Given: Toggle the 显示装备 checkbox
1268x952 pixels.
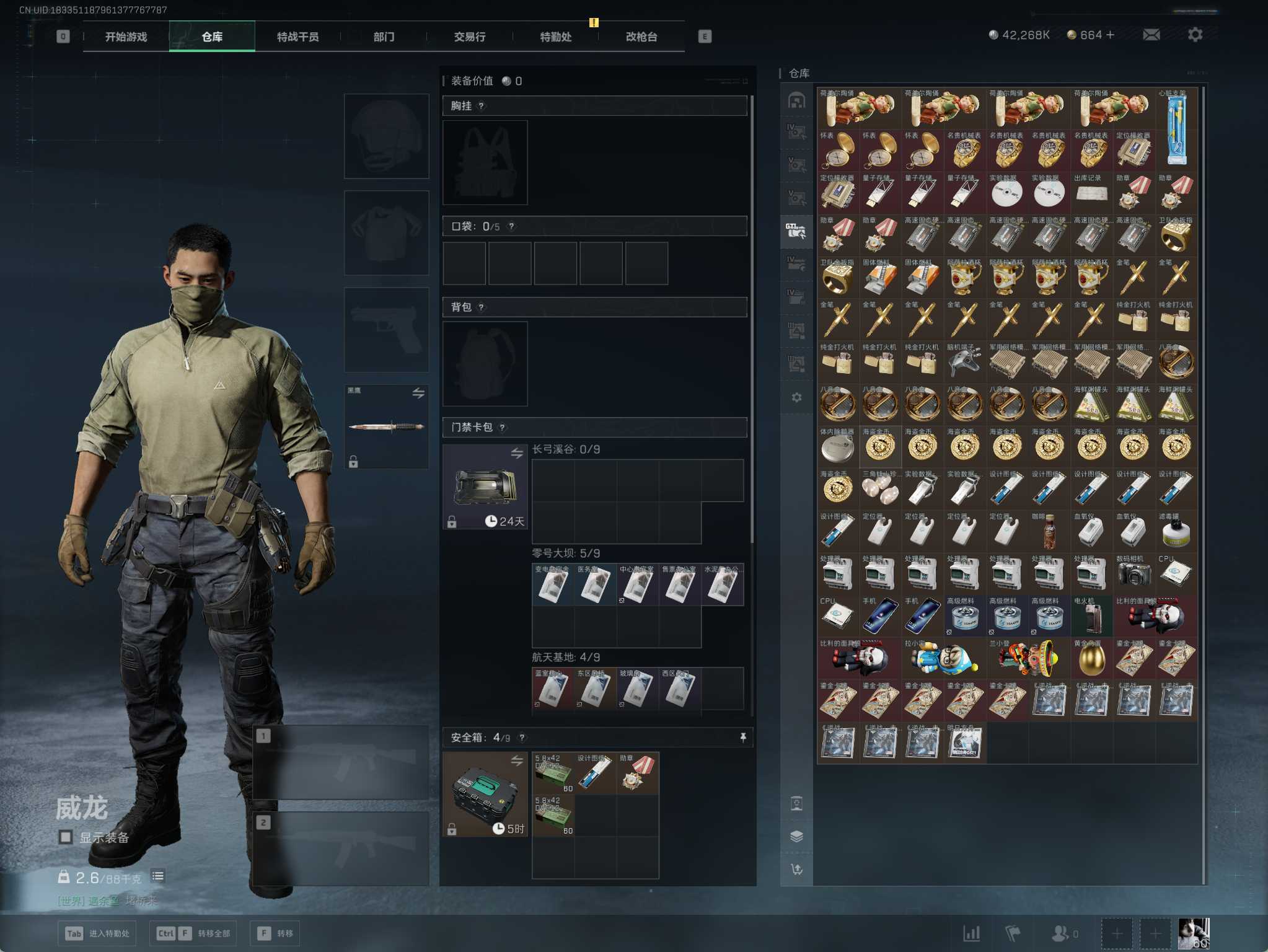Looking at the screenshot, I should tap(66, 837).
